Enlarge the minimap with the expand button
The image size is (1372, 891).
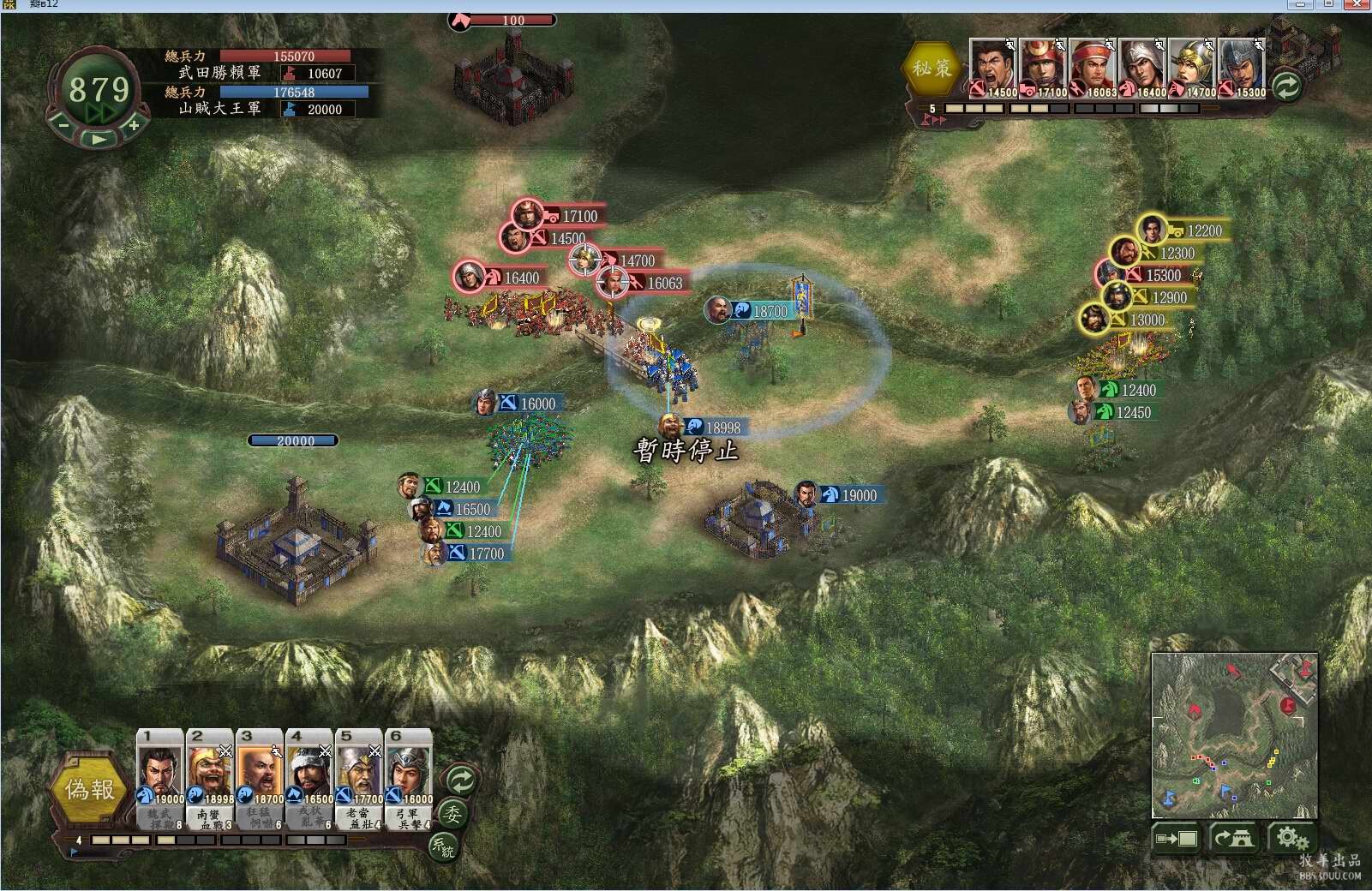[1177, 838]
